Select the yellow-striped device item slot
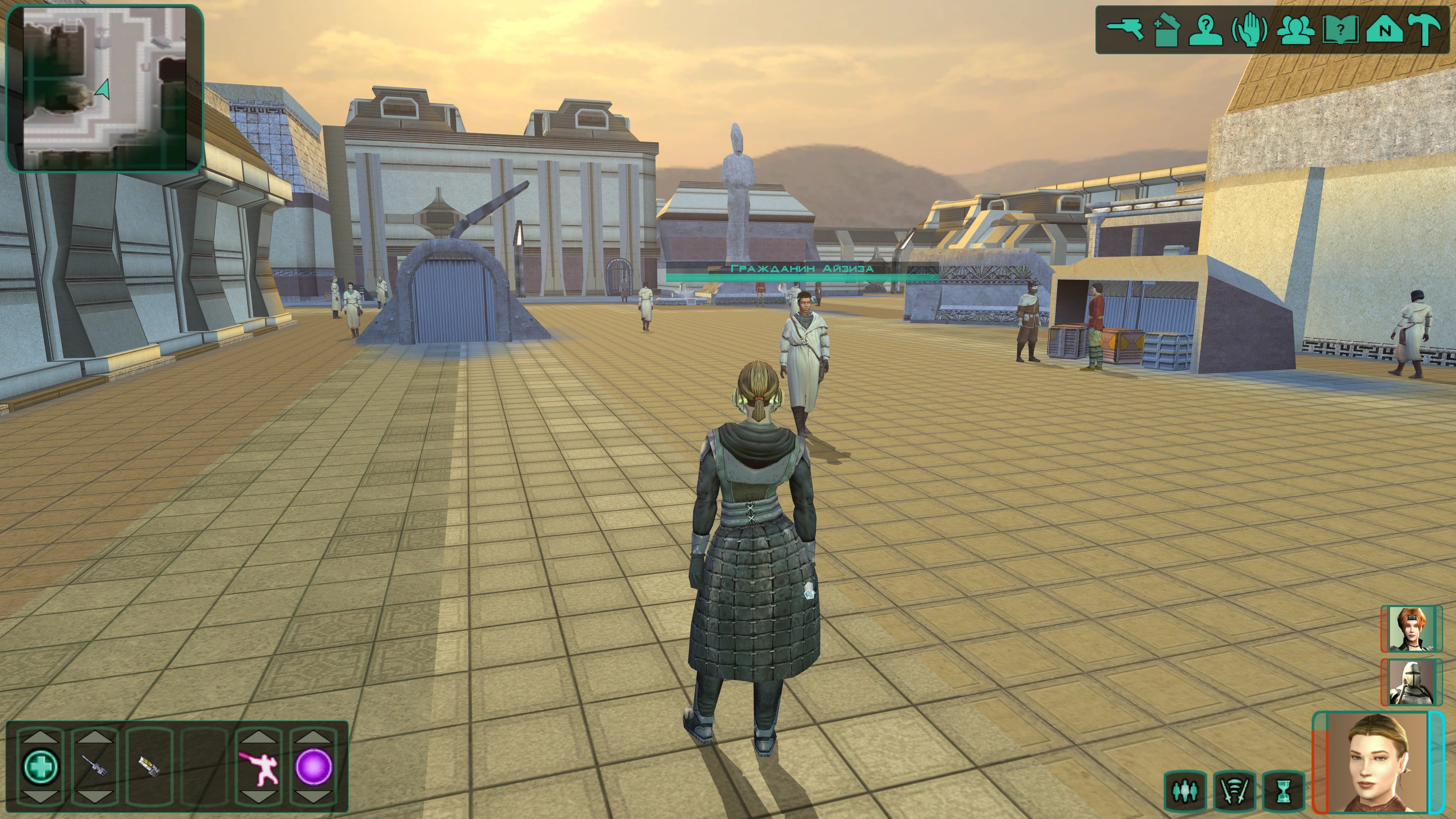The image size is (1456, 819). [x=149, y=766]
